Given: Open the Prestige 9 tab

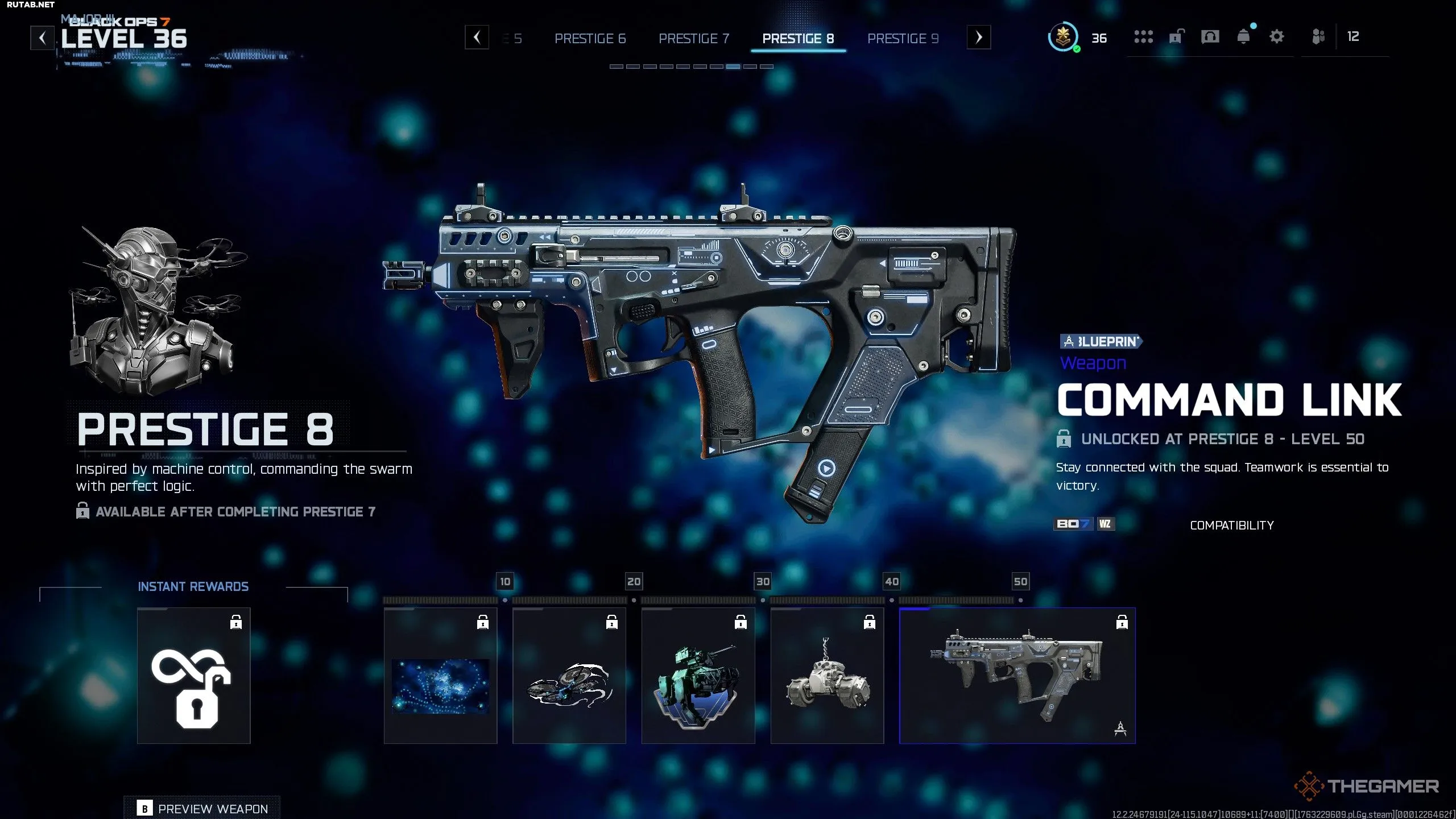Looking at the screenshot, I should click(x=903, y=39).
